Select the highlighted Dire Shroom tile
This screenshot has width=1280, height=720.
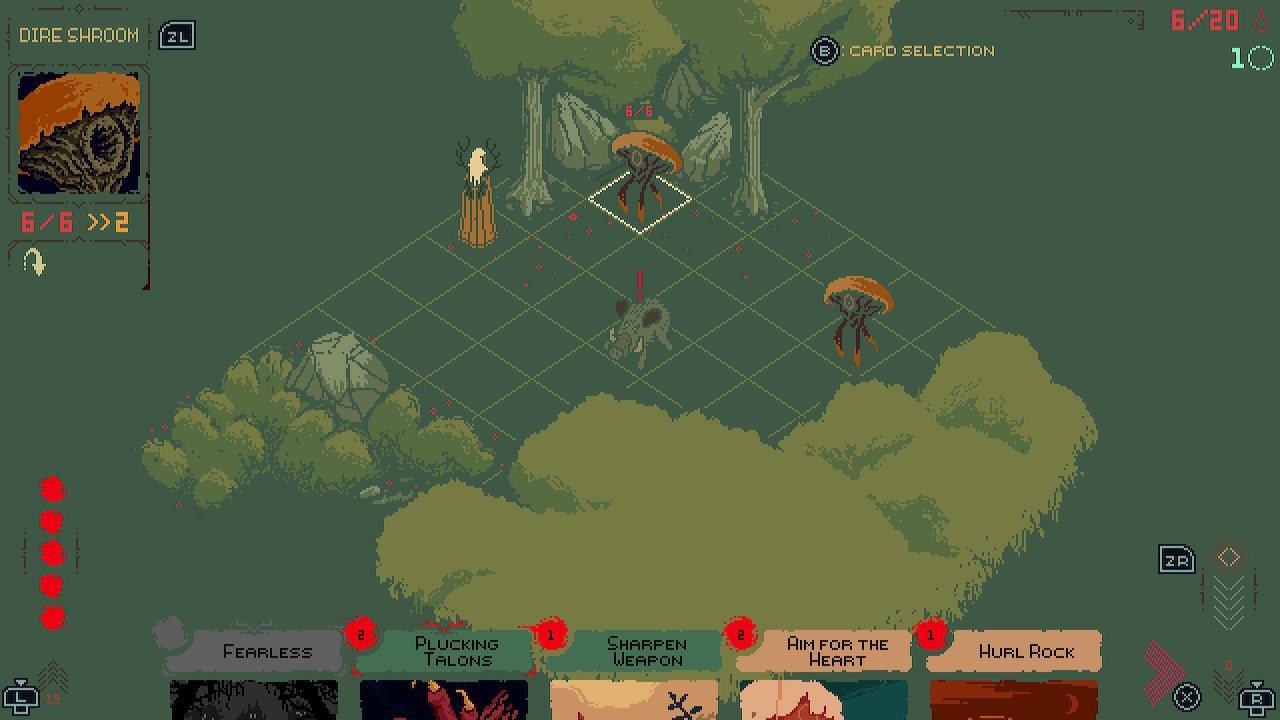click(x=640, y=200)
